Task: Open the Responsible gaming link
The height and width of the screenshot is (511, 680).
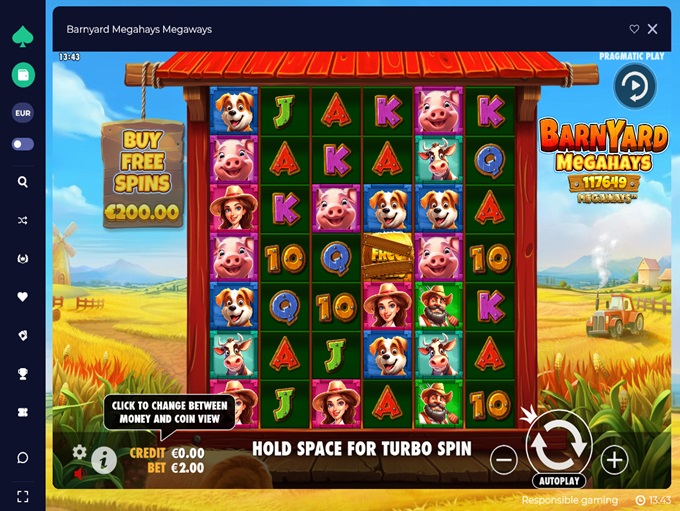Action: click(569, 500)
